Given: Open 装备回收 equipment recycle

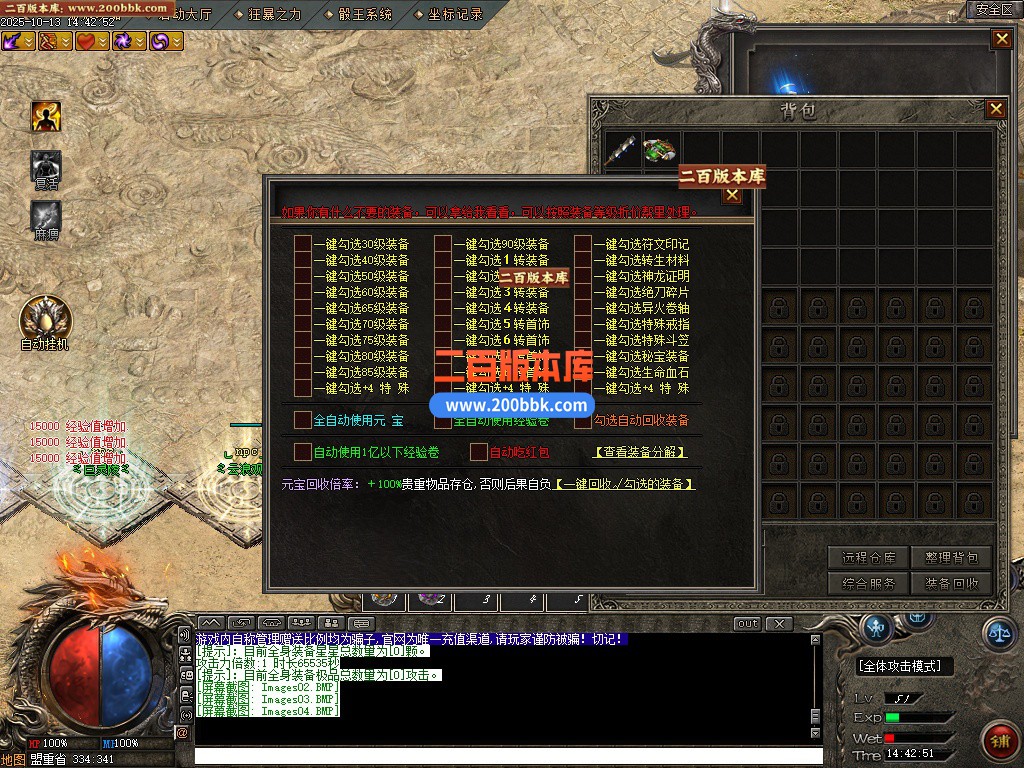Looking at the screenshot, I should 951,583.
